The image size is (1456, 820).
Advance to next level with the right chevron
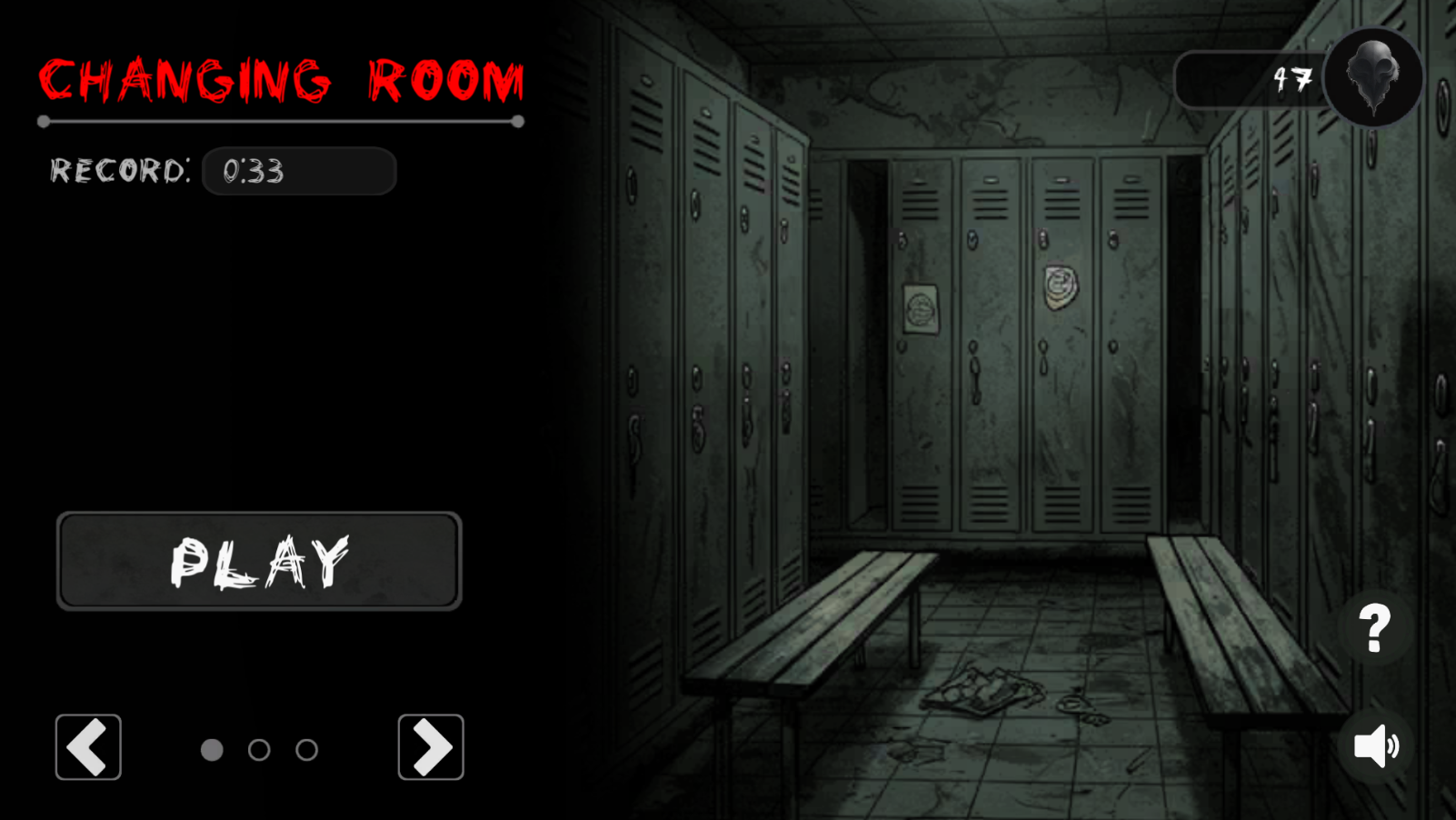click(x=431, y=747)
